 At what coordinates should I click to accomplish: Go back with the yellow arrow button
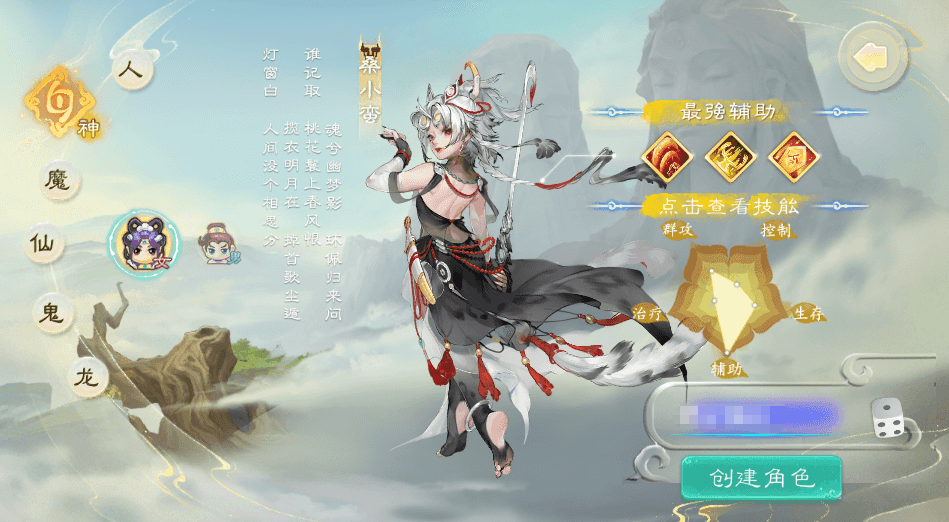pos(872,58)
